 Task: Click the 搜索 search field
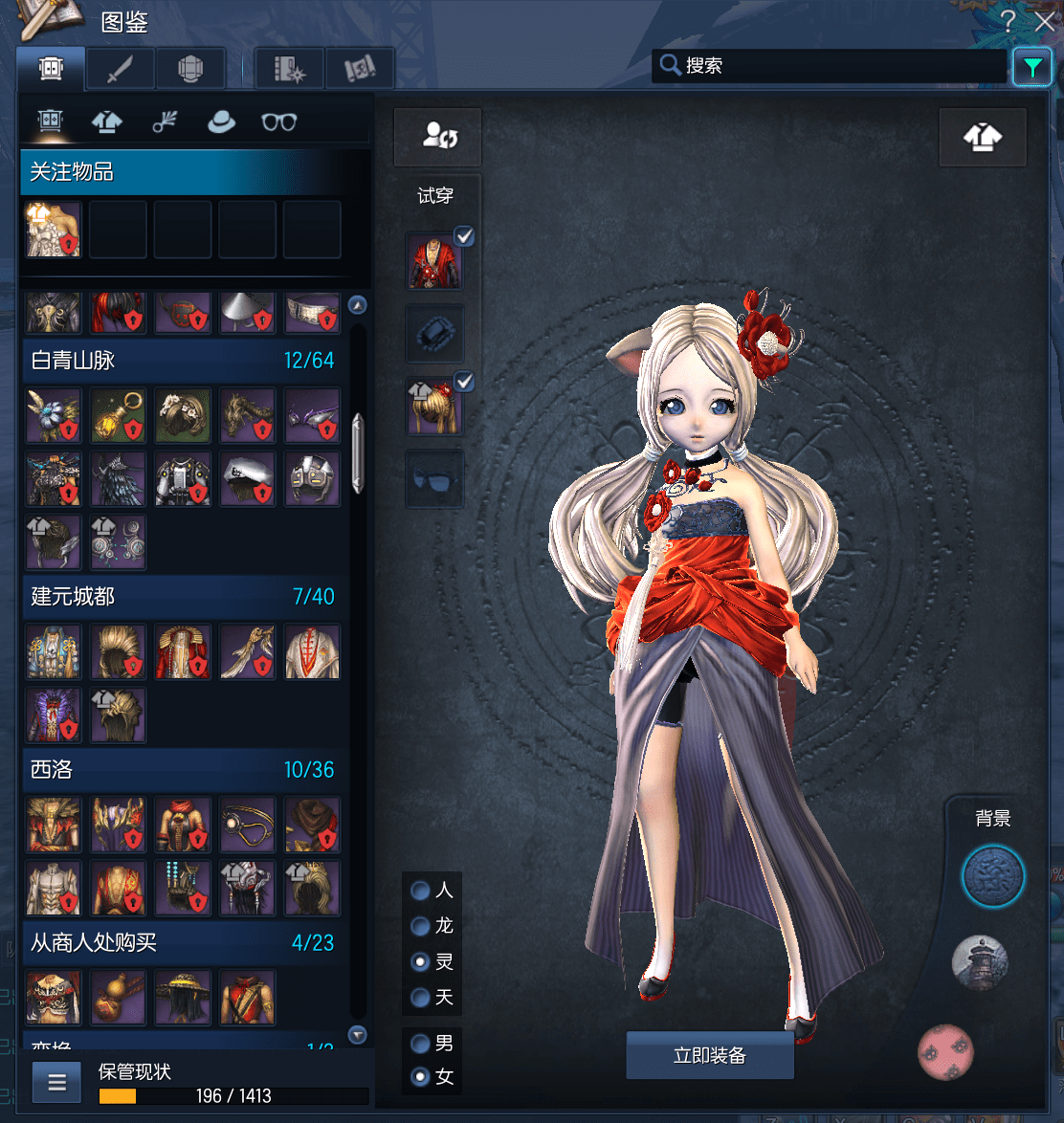click(842, 66)
